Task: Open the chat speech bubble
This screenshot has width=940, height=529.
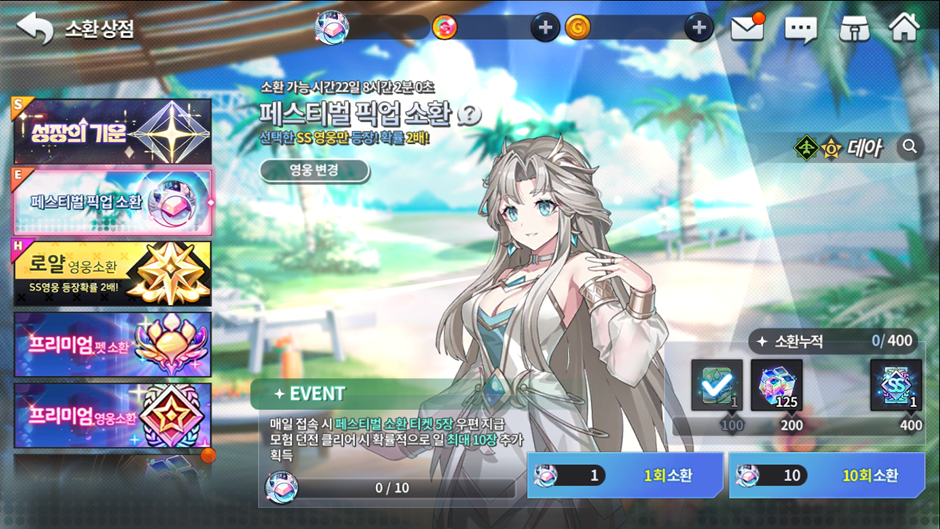Action: click(800, 28)
